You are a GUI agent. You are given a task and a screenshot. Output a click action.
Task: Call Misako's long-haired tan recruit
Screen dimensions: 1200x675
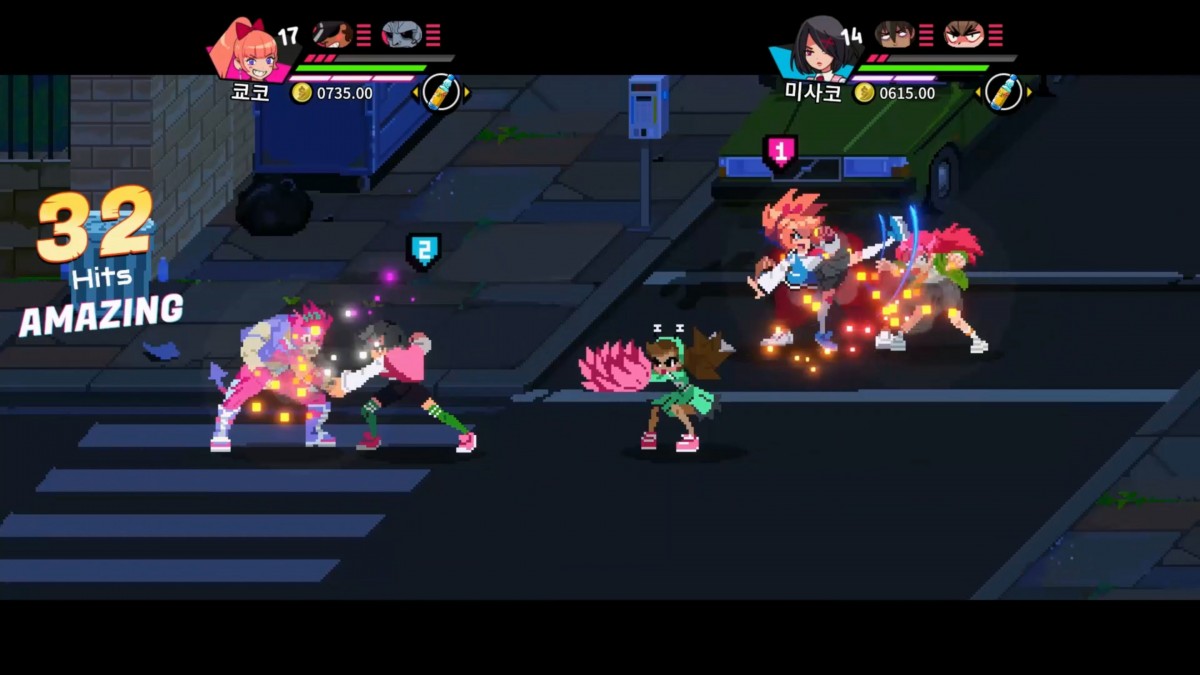894,35
